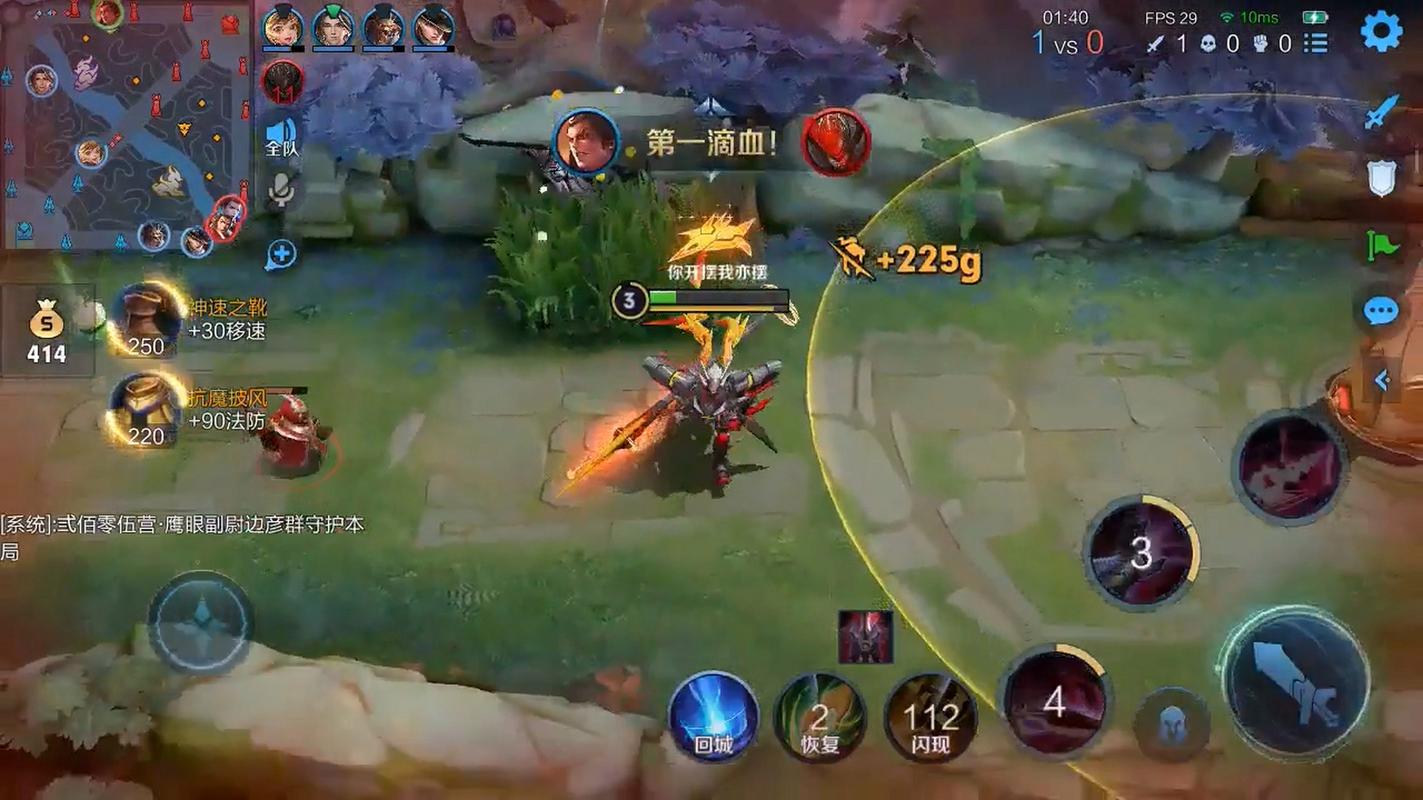Open the shop via gold coin icon
The width and height of the screenshot is (1423, 800).
pos(46,330)
